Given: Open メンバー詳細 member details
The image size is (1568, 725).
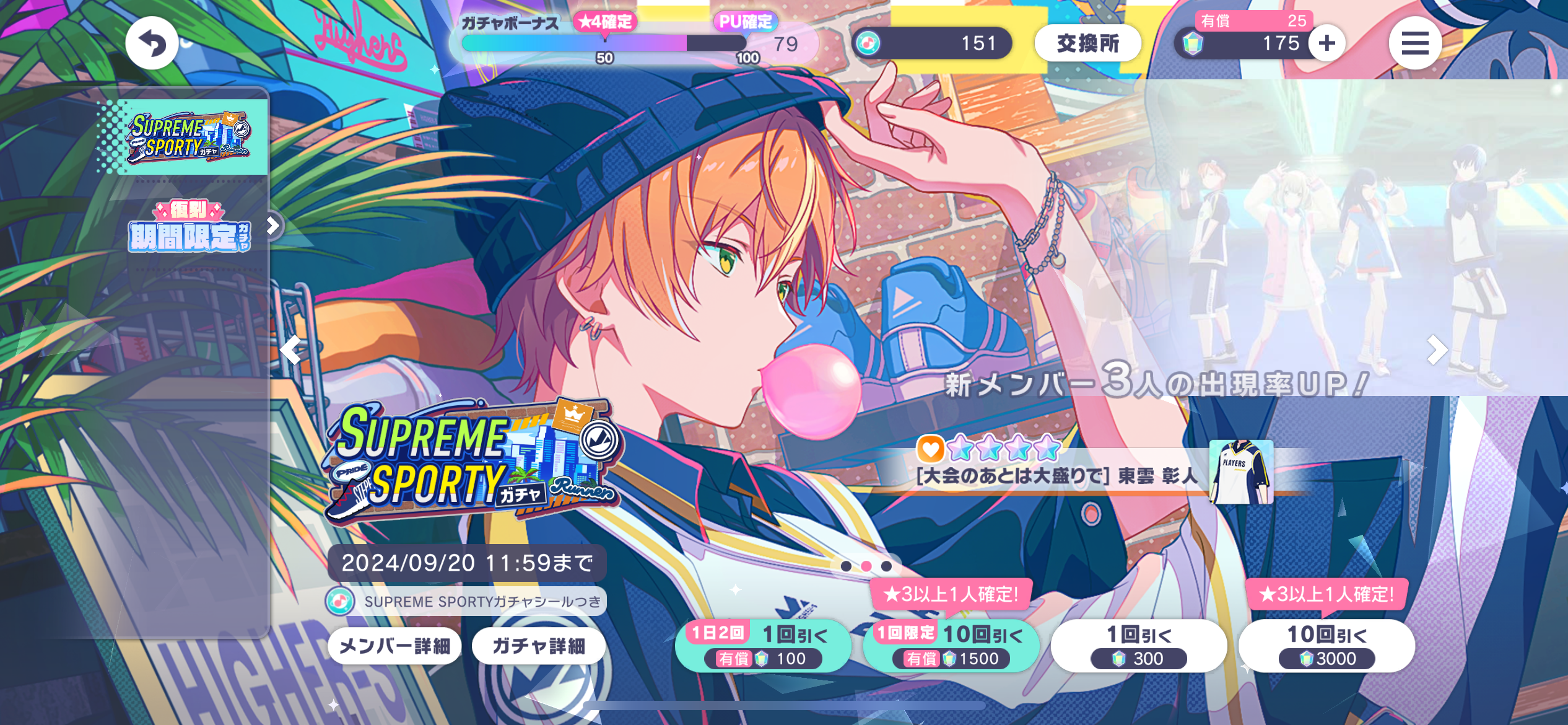Looking at the screenshot, I should (x=394, y=646).
